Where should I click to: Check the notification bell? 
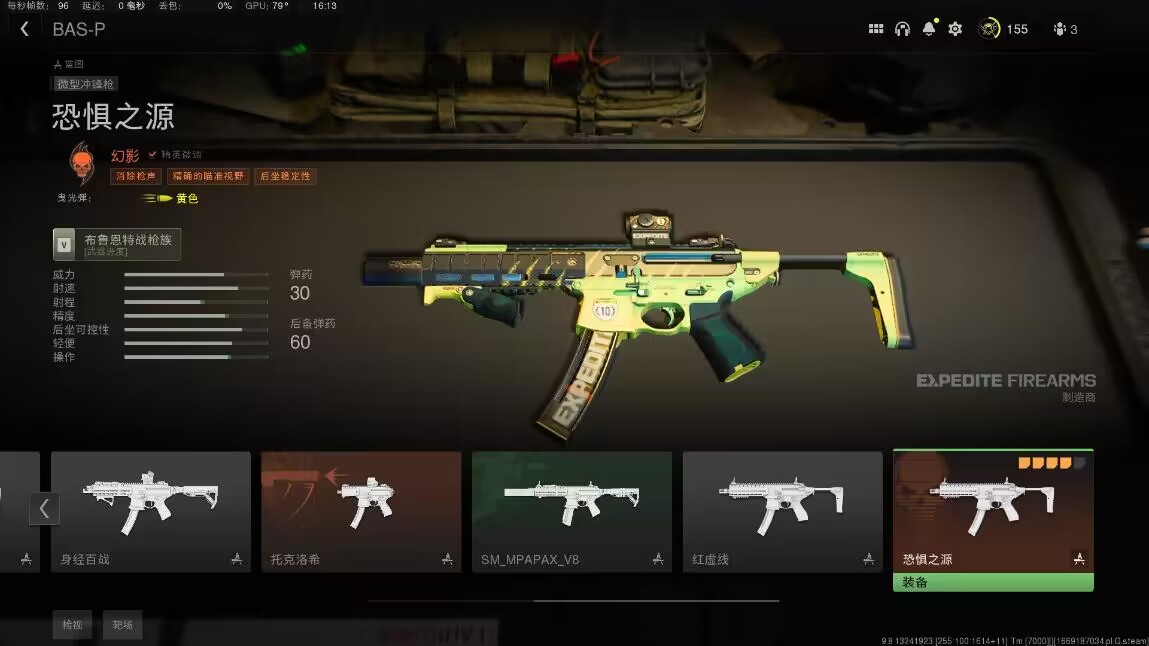(x=929, y=29)
